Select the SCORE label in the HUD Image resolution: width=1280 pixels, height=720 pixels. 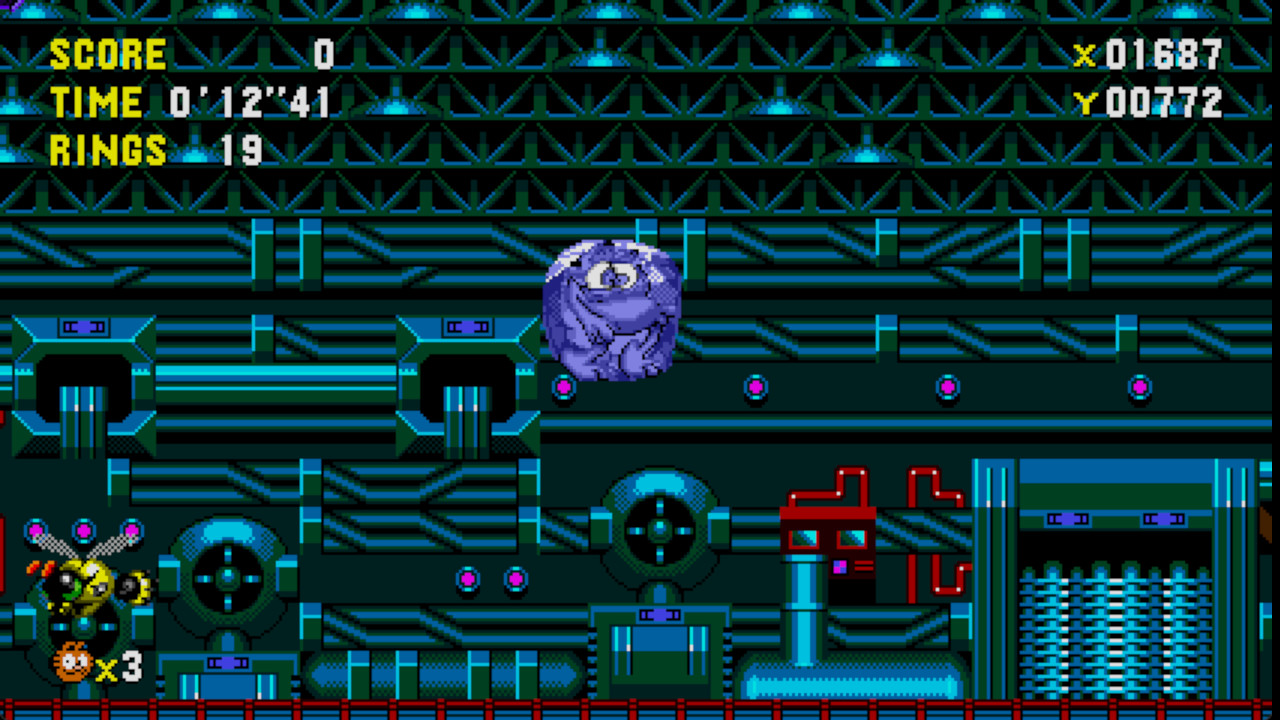tap(108, 55)
